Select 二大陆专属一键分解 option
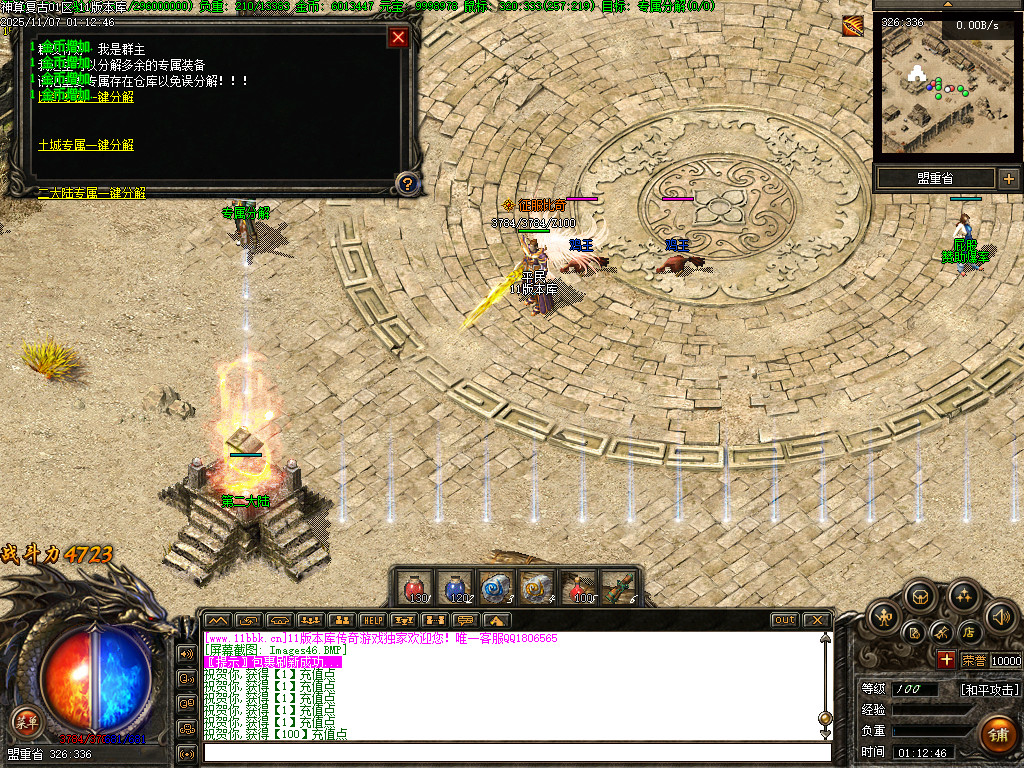The width and height of the screenshot is (1024, 768). tap(92, 193)
